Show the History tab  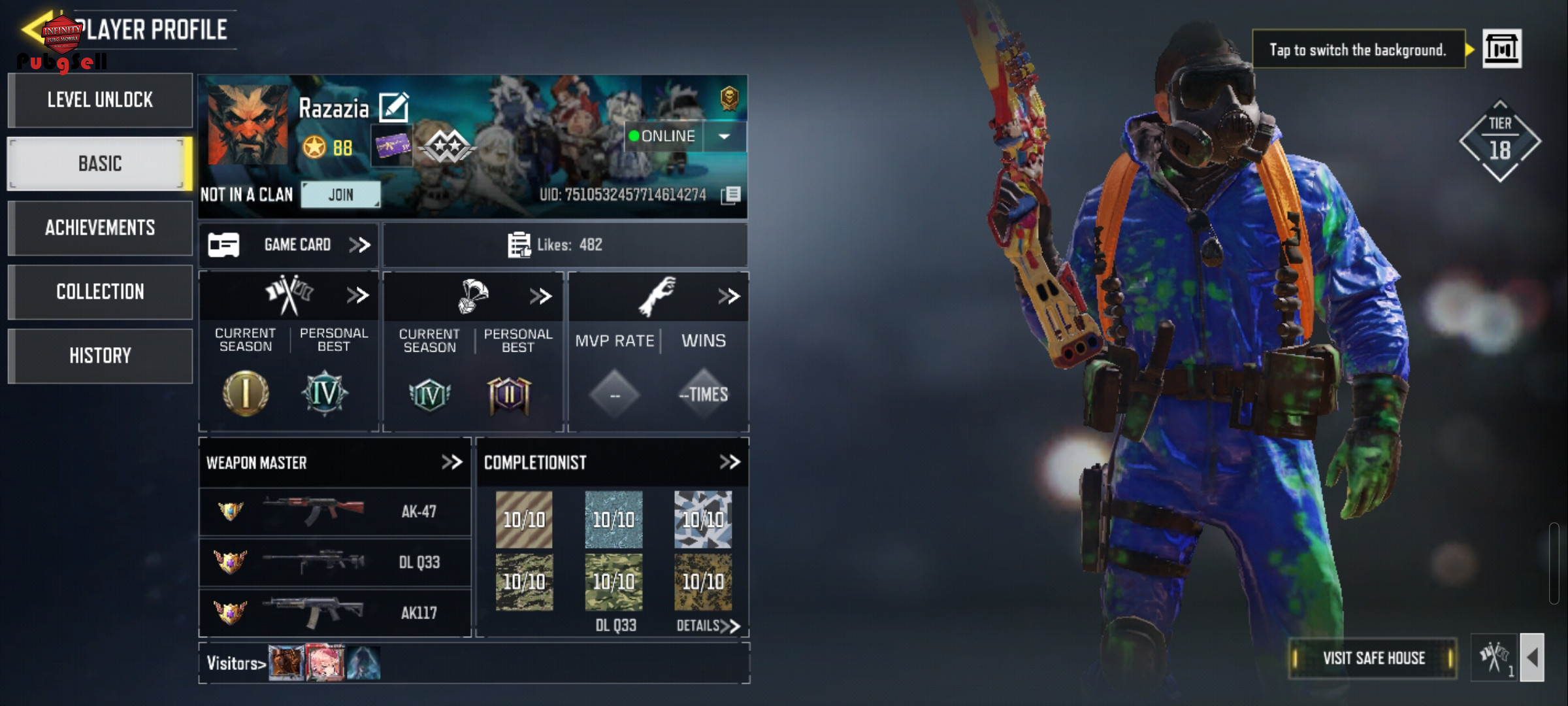tap(100, 356)
